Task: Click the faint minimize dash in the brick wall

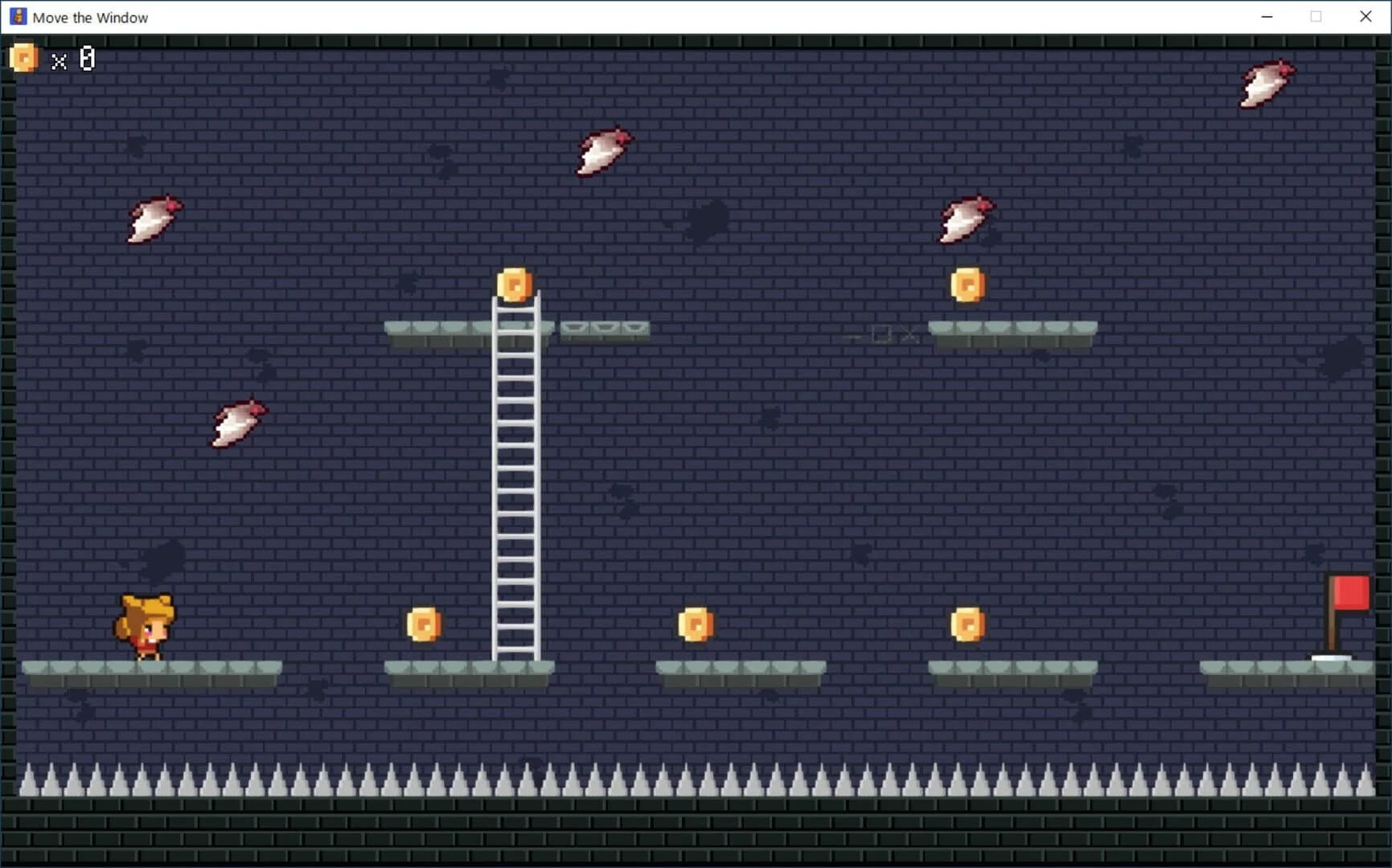Action: (x=855, y=337)
